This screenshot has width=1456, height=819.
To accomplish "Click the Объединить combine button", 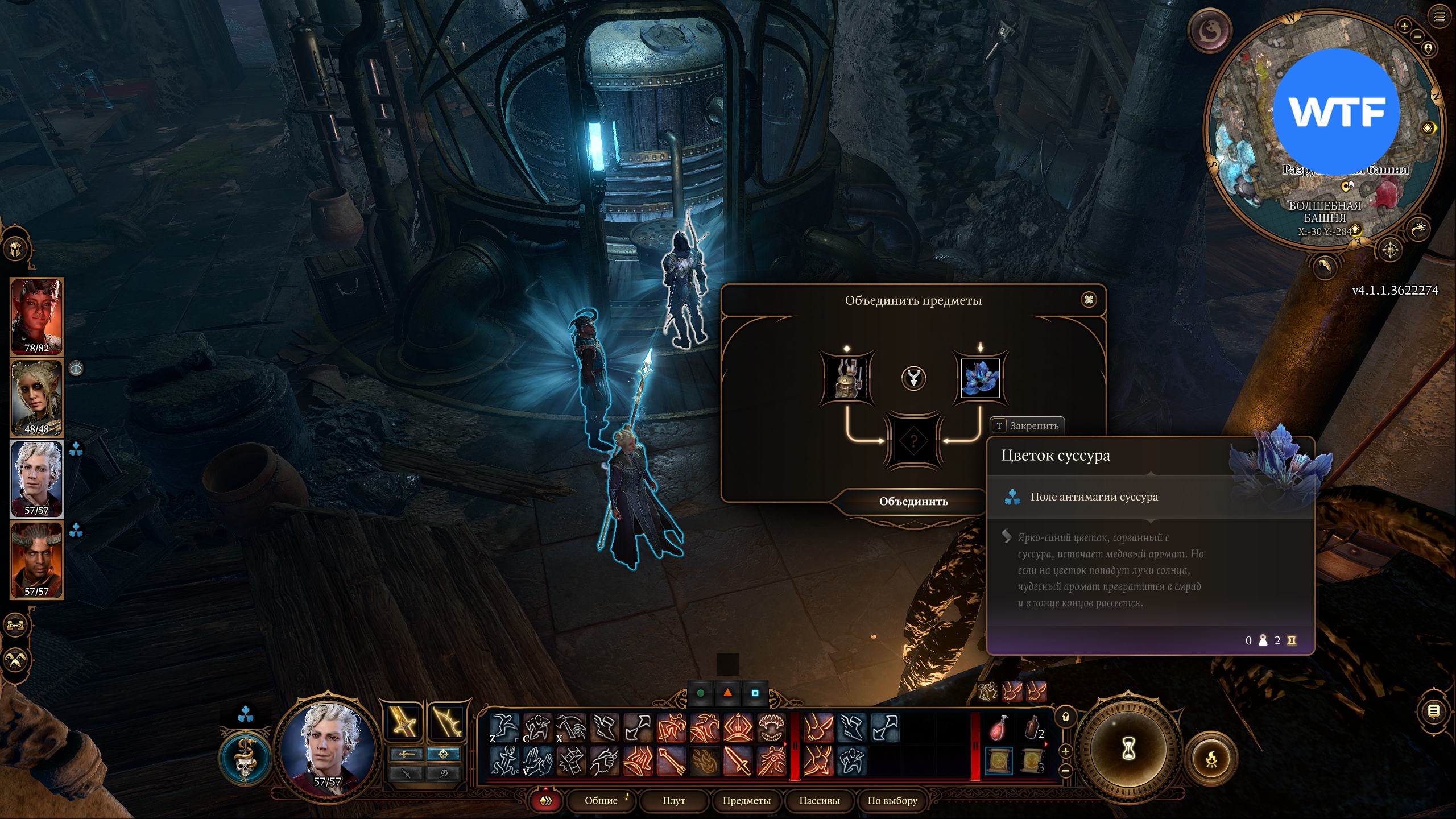I will point(913,502).
